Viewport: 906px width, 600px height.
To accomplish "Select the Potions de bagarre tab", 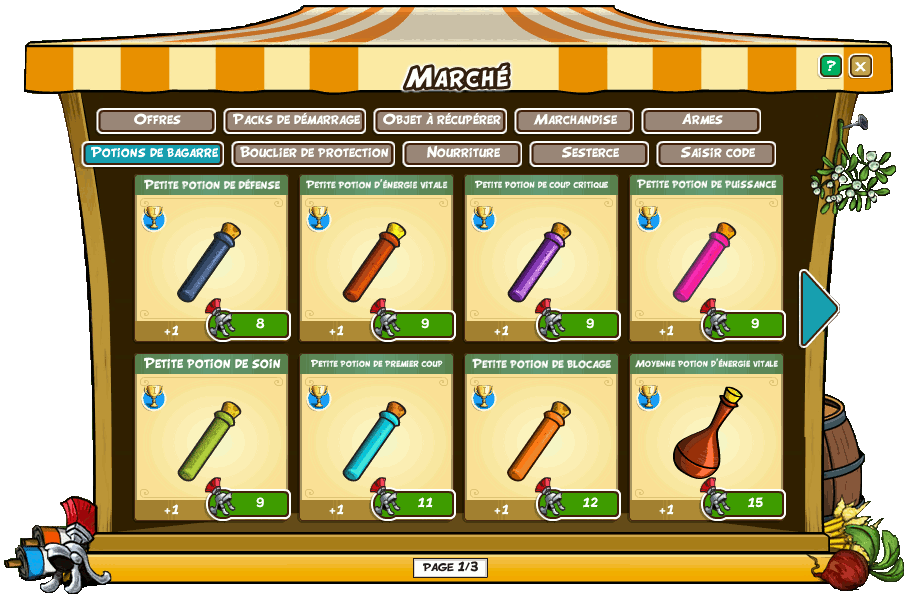I will pyautogui.click(x=153, y=153).
